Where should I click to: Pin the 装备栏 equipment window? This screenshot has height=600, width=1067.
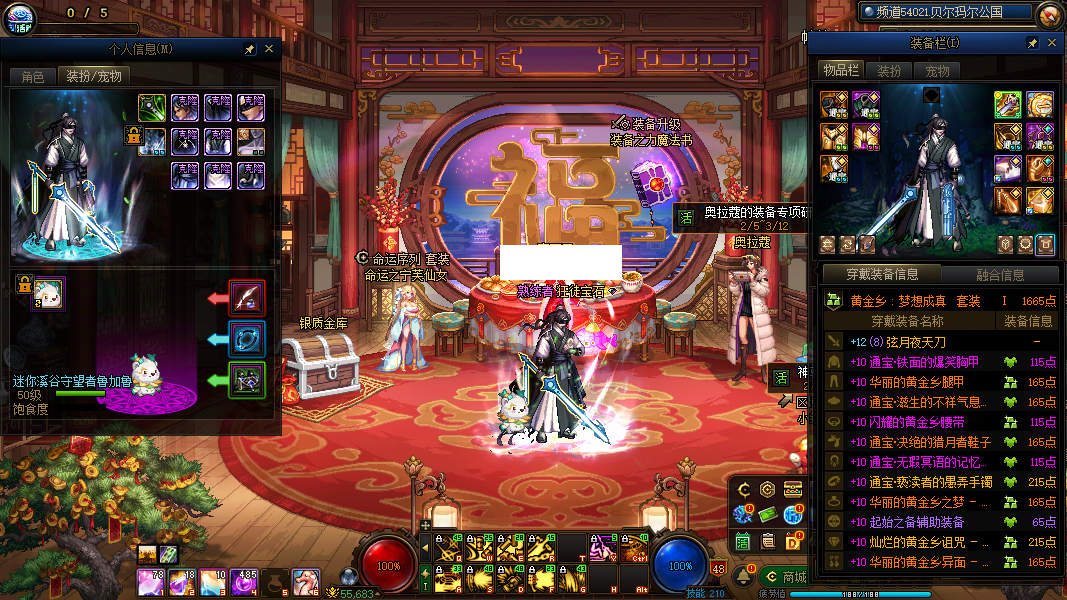point(1032,43)
